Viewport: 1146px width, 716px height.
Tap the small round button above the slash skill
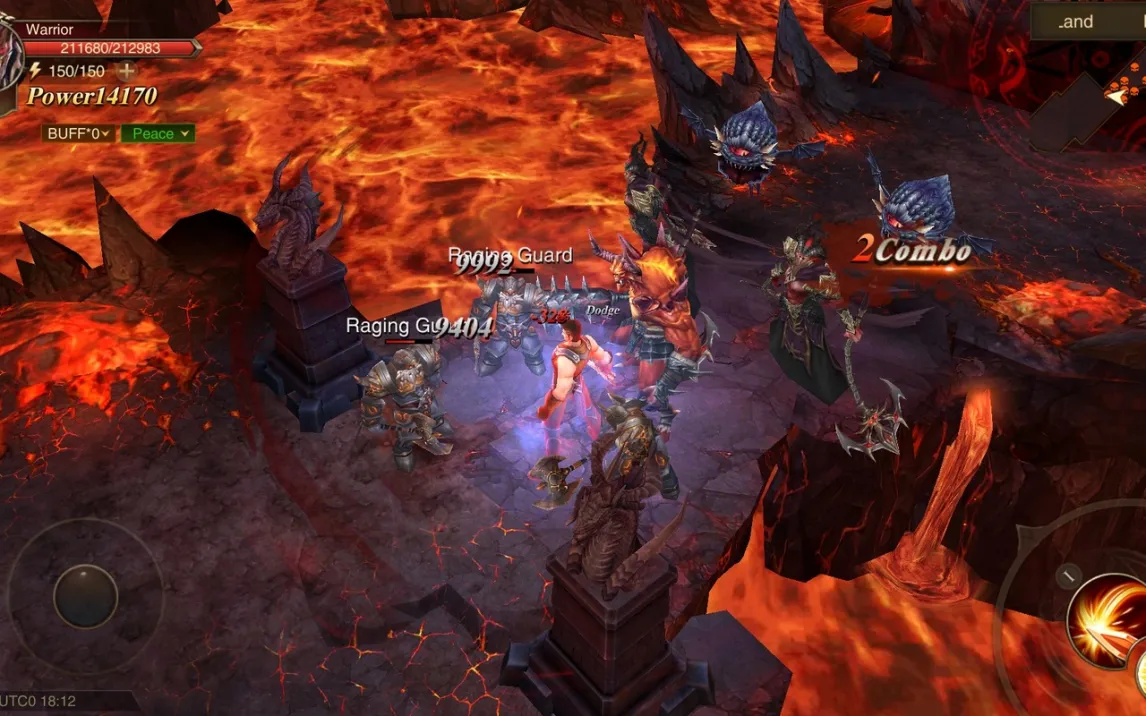(x=1068, y=576)
